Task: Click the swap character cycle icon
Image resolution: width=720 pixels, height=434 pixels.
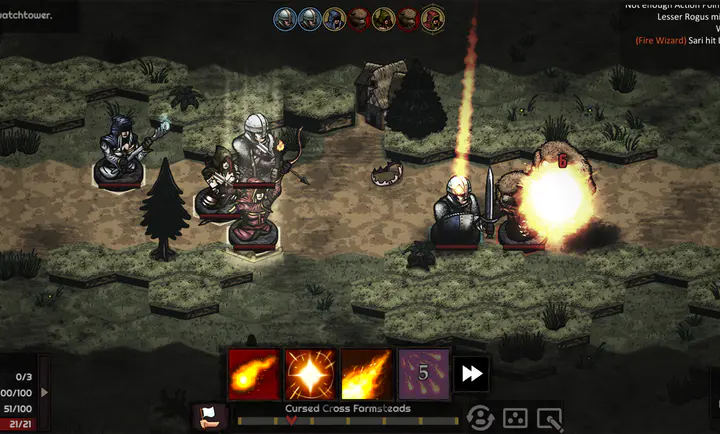Action: [x=480, y=417]
